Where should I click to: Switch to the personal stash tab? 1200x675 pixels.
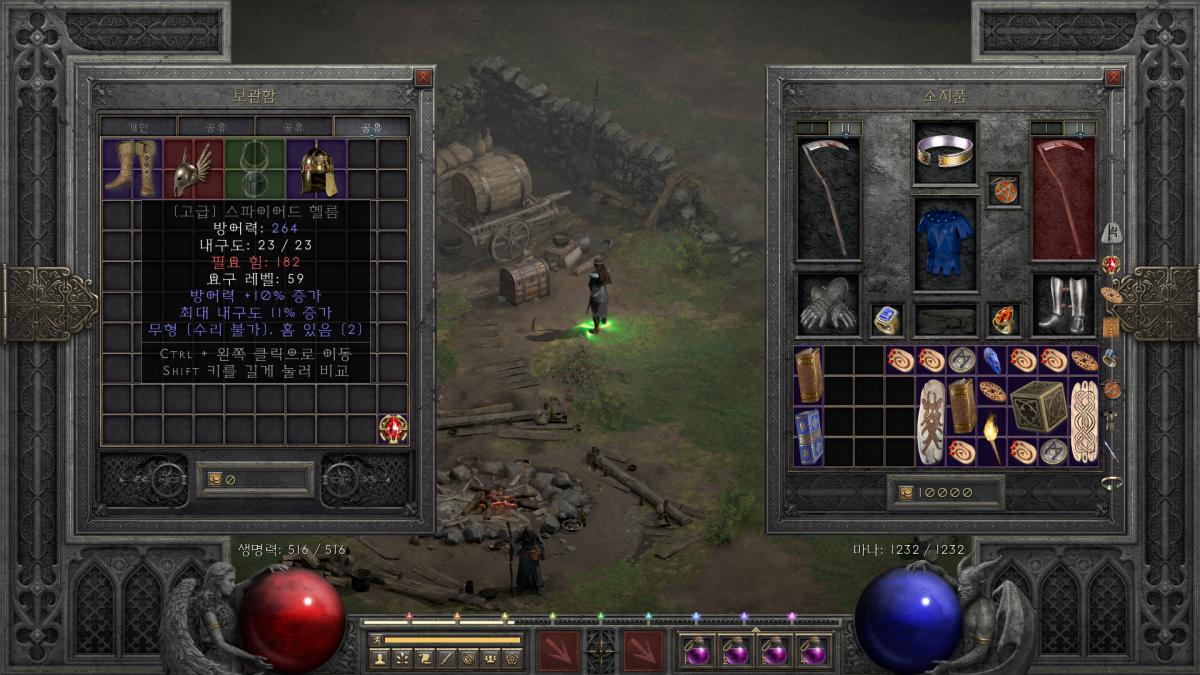[139, 127]
